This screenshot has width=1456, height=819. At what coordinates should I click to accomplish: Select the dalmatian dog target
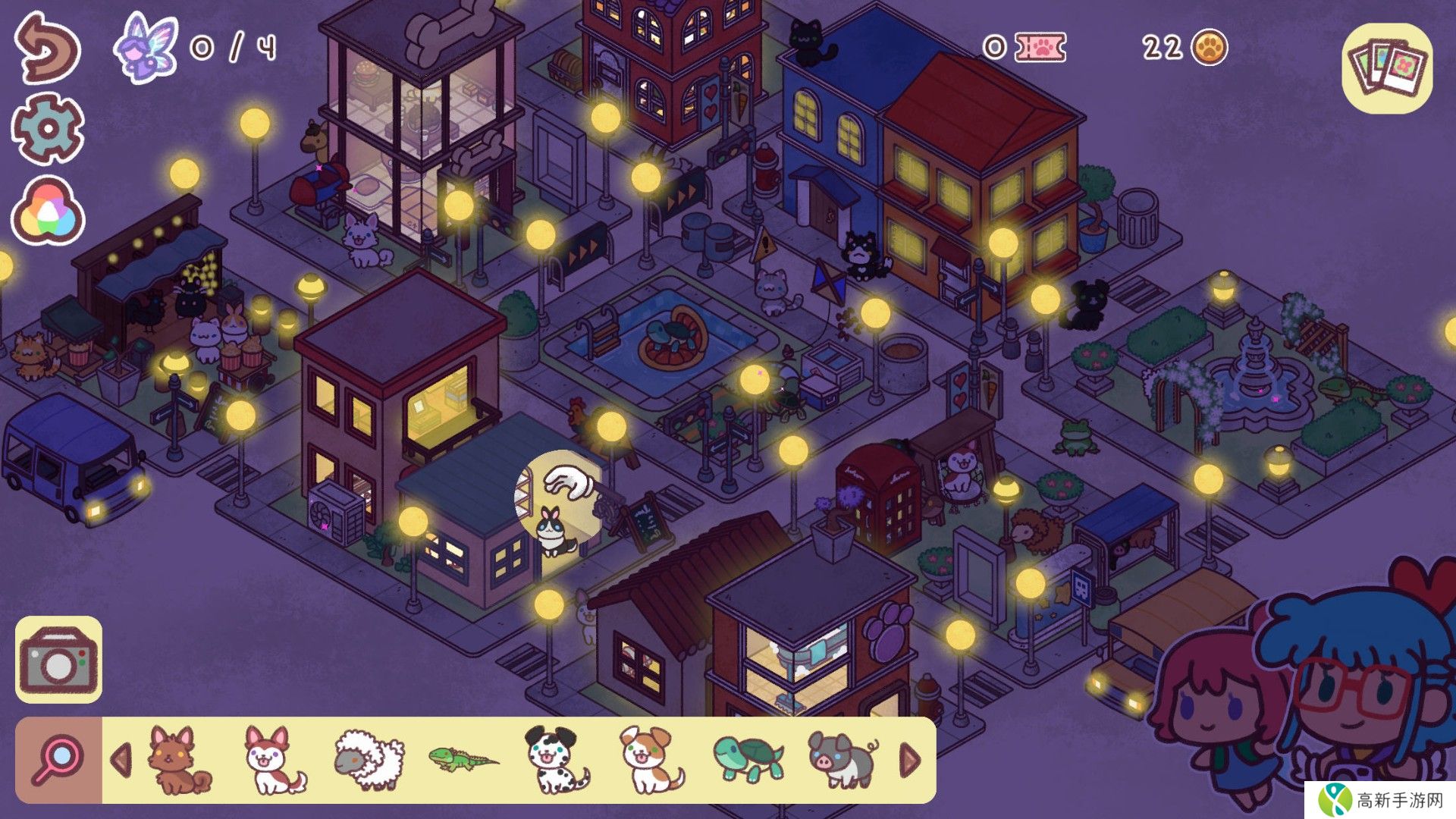557,760
